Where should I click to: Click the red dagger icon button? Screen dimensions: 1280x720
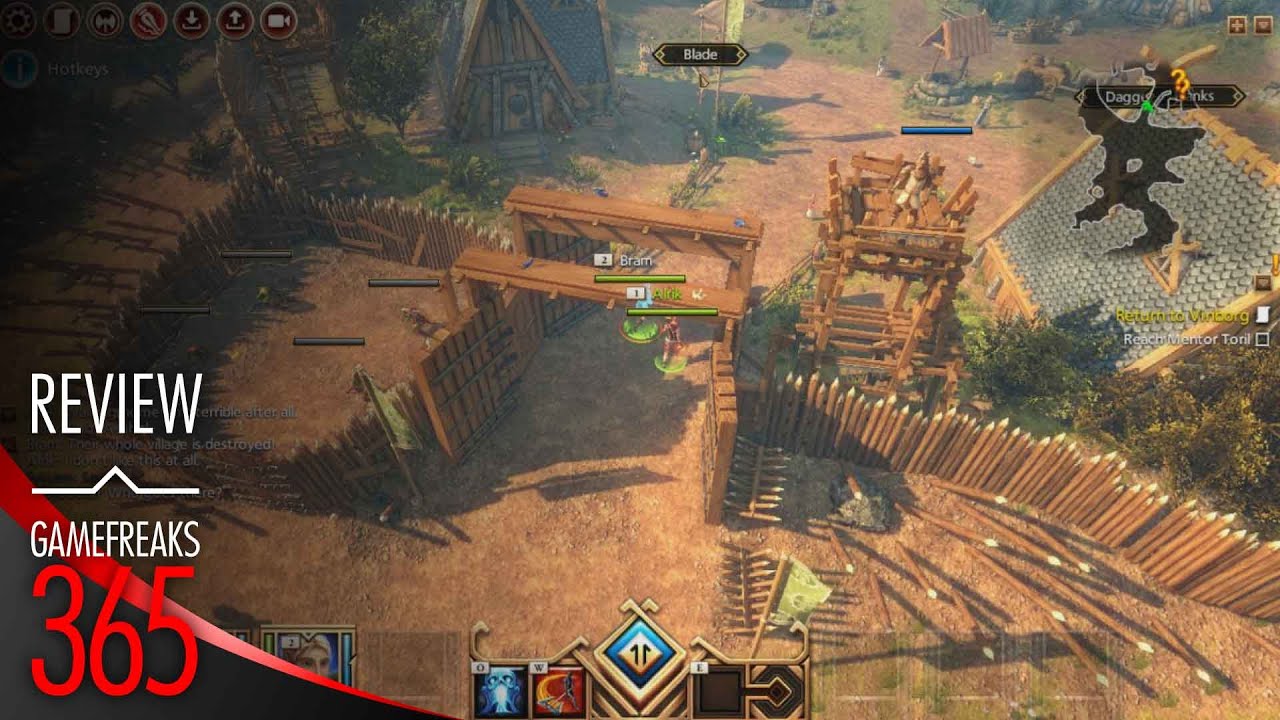pyautogui.click(x=148, y=20)
